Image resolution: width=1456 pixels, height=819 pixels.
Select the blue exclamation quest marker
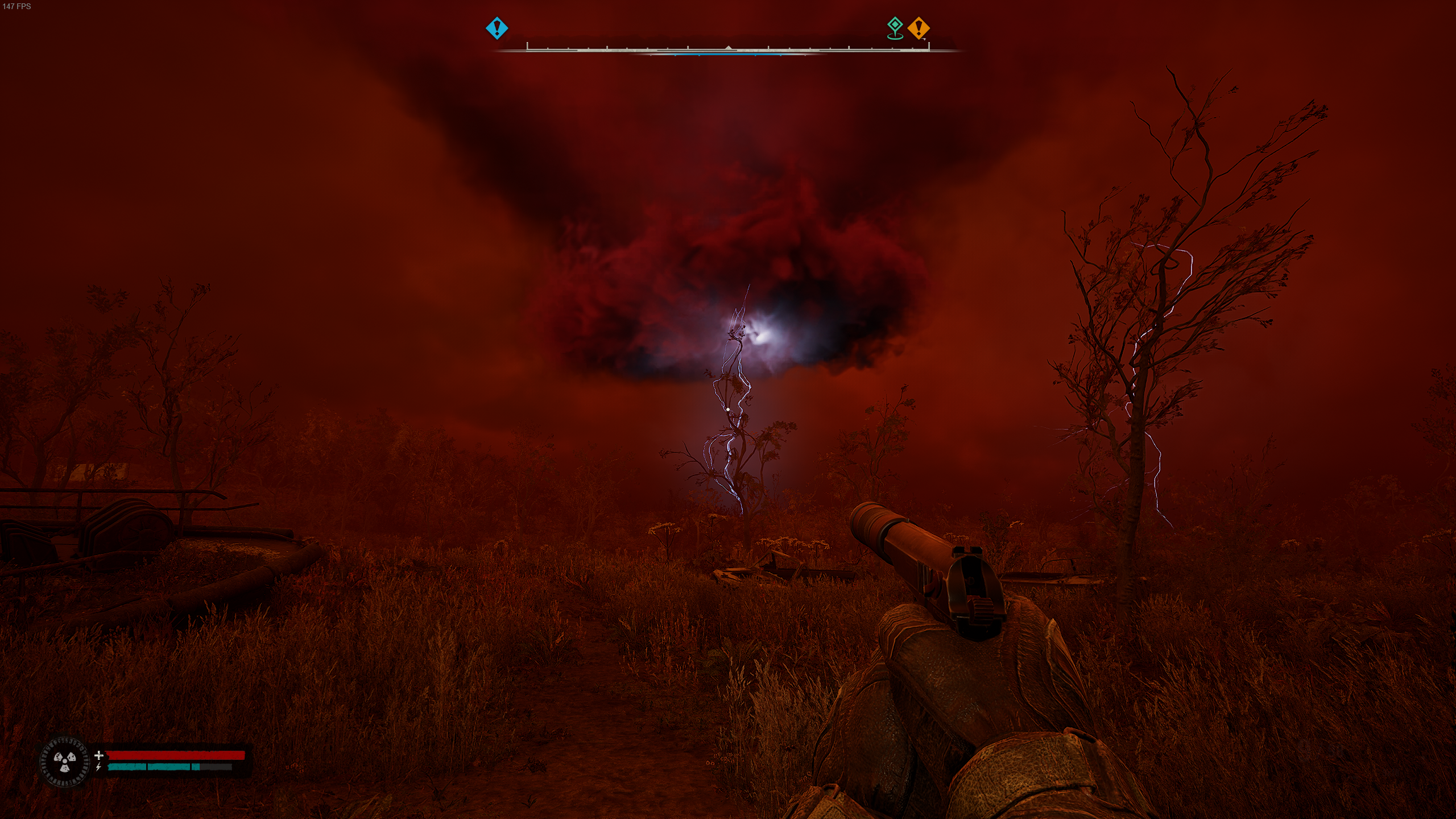click(497, 28)
